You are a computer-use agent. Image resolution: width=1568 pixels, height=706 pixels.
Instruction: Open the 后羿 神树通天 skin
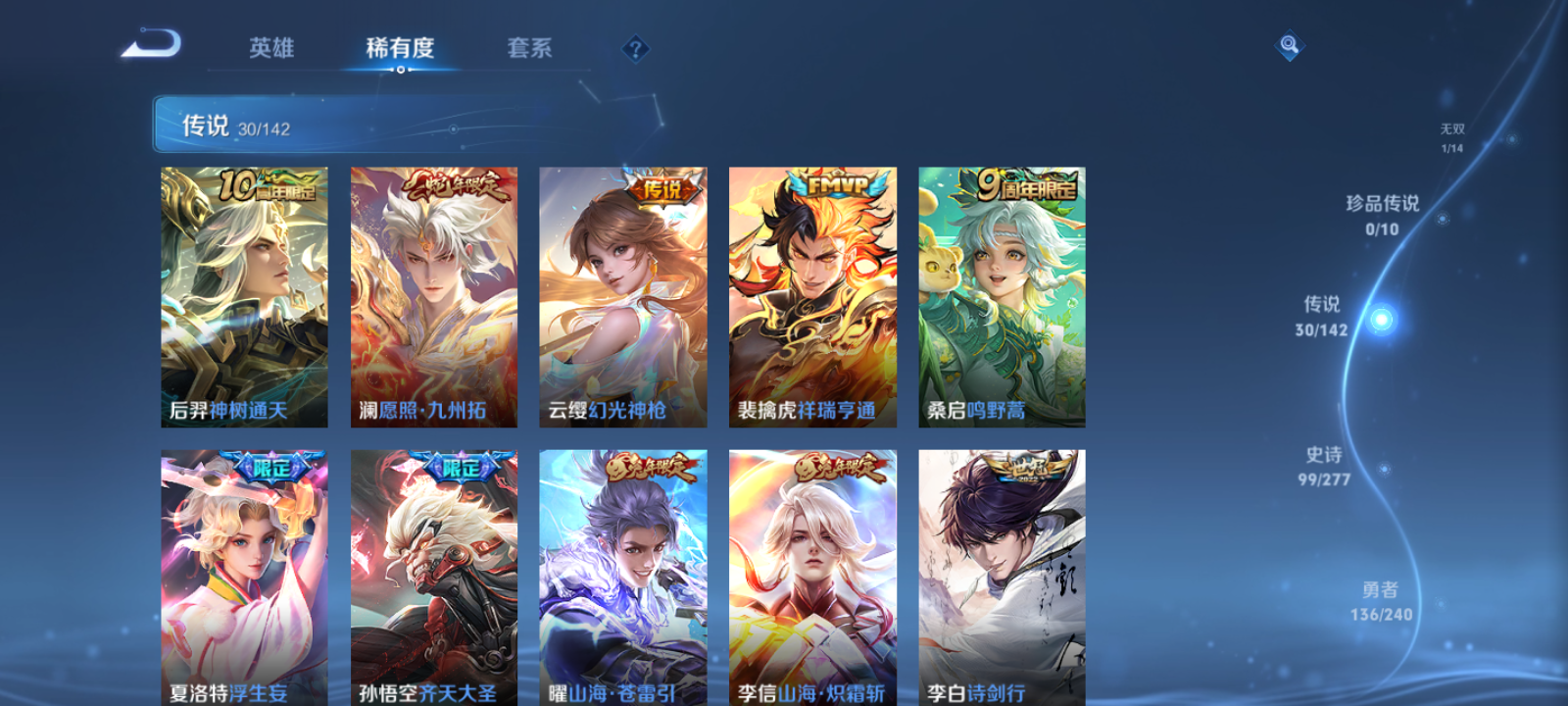[244, 296]
